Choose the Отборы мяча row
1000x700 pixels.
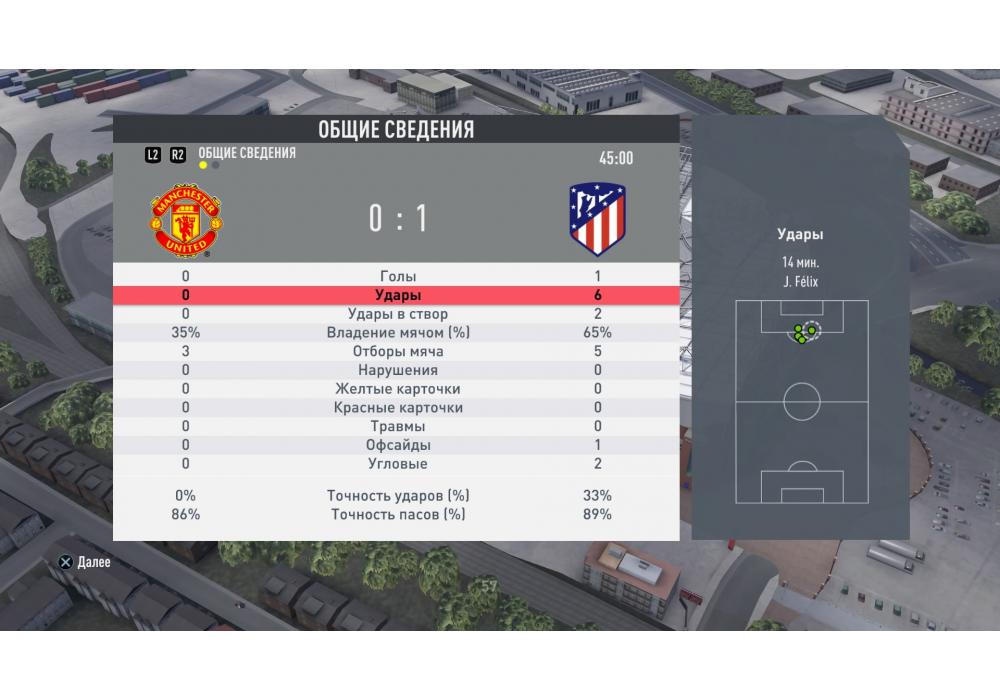point(397,351)
